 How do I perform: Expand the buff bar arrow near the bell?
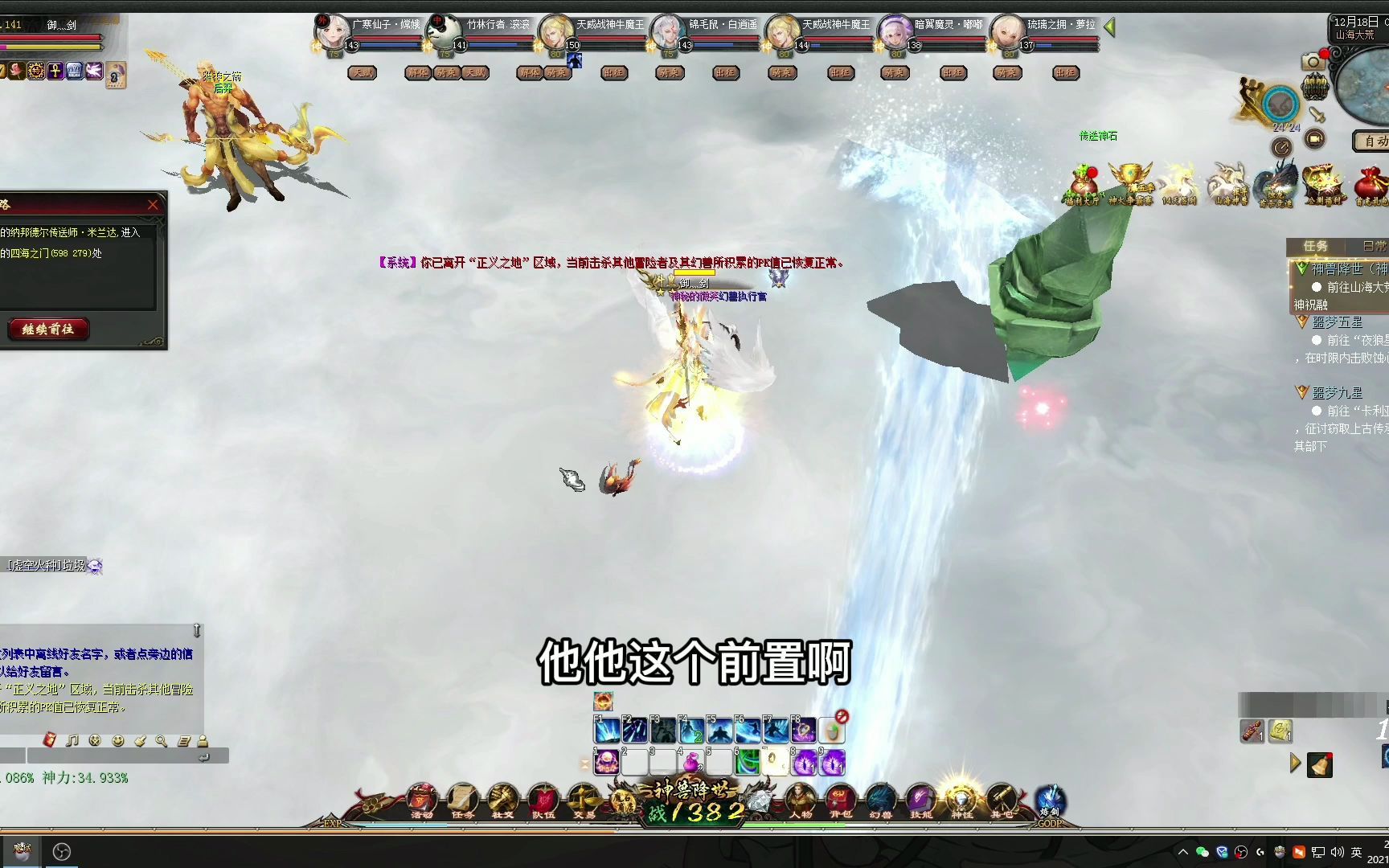tap(1295, 763)
